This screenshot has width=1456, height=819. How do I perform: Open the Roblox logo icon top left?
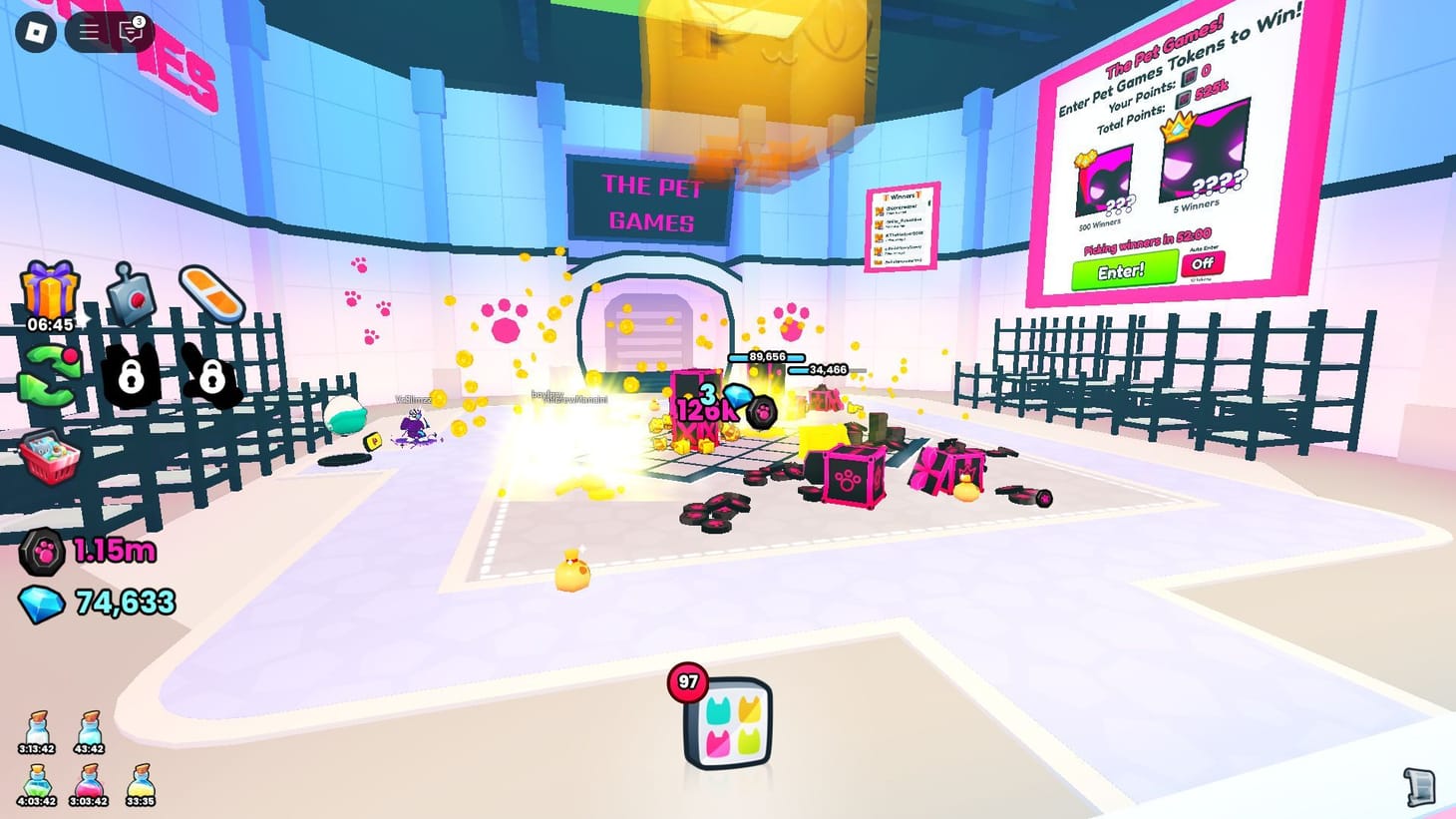point(36,30)
